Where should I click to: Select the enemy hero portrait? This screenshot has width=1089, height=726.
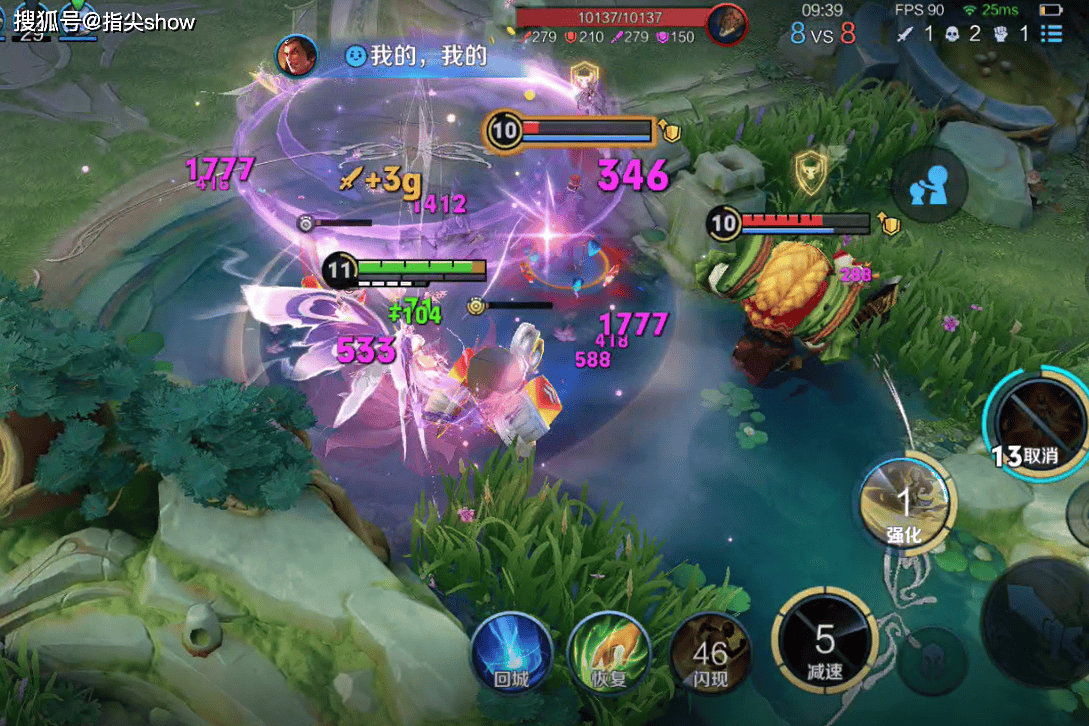coord(726,24)
